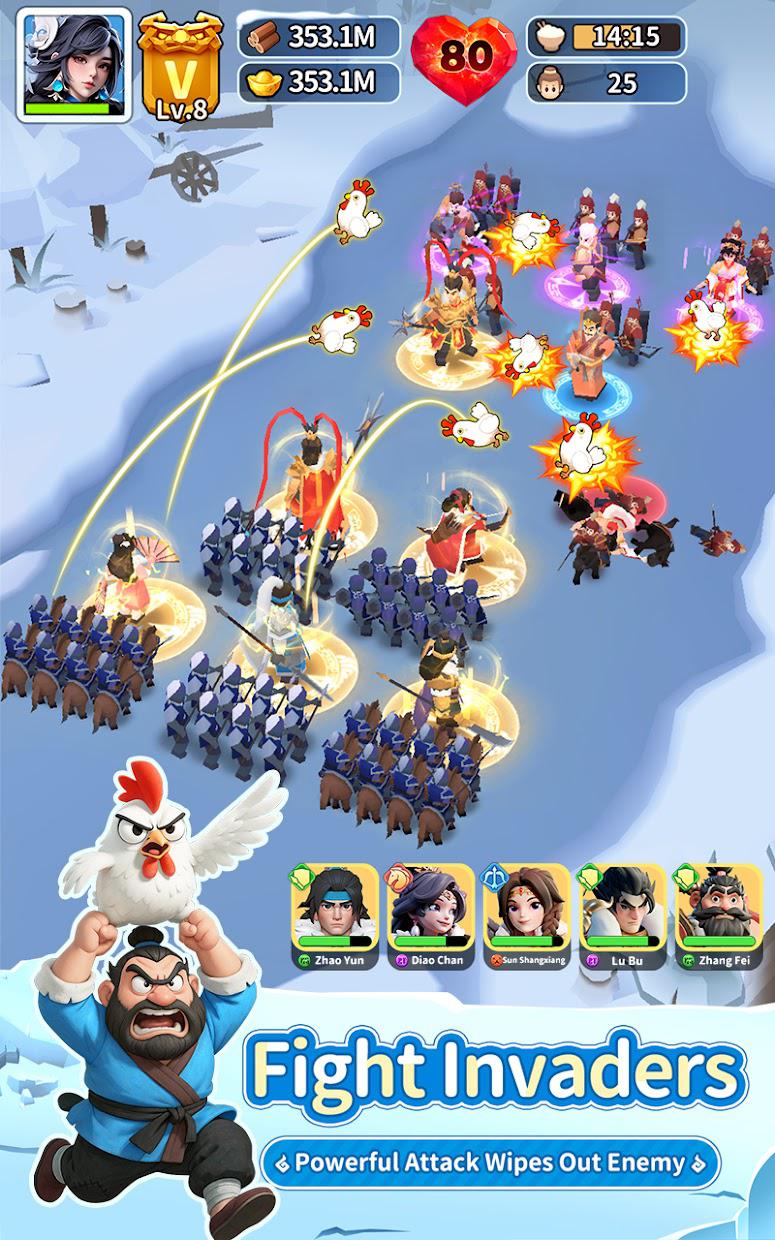This screenshot has width=775, height=1240.
Task: Open the gold ingot resource bar
Action: (x=319, y=82)
